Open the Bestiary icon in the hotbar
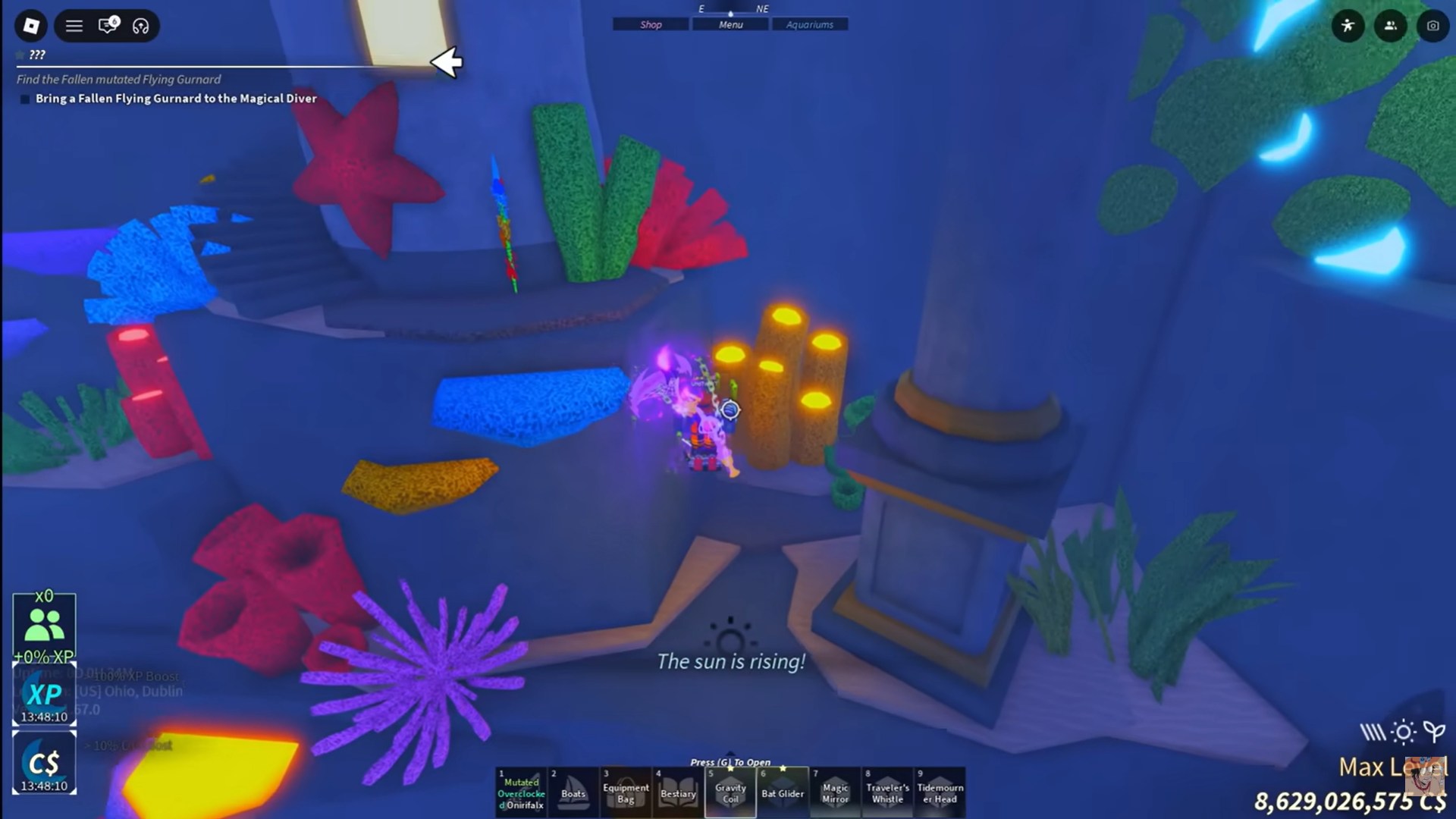This screenshot has height=819, width=1456. (x=679, y=791)
